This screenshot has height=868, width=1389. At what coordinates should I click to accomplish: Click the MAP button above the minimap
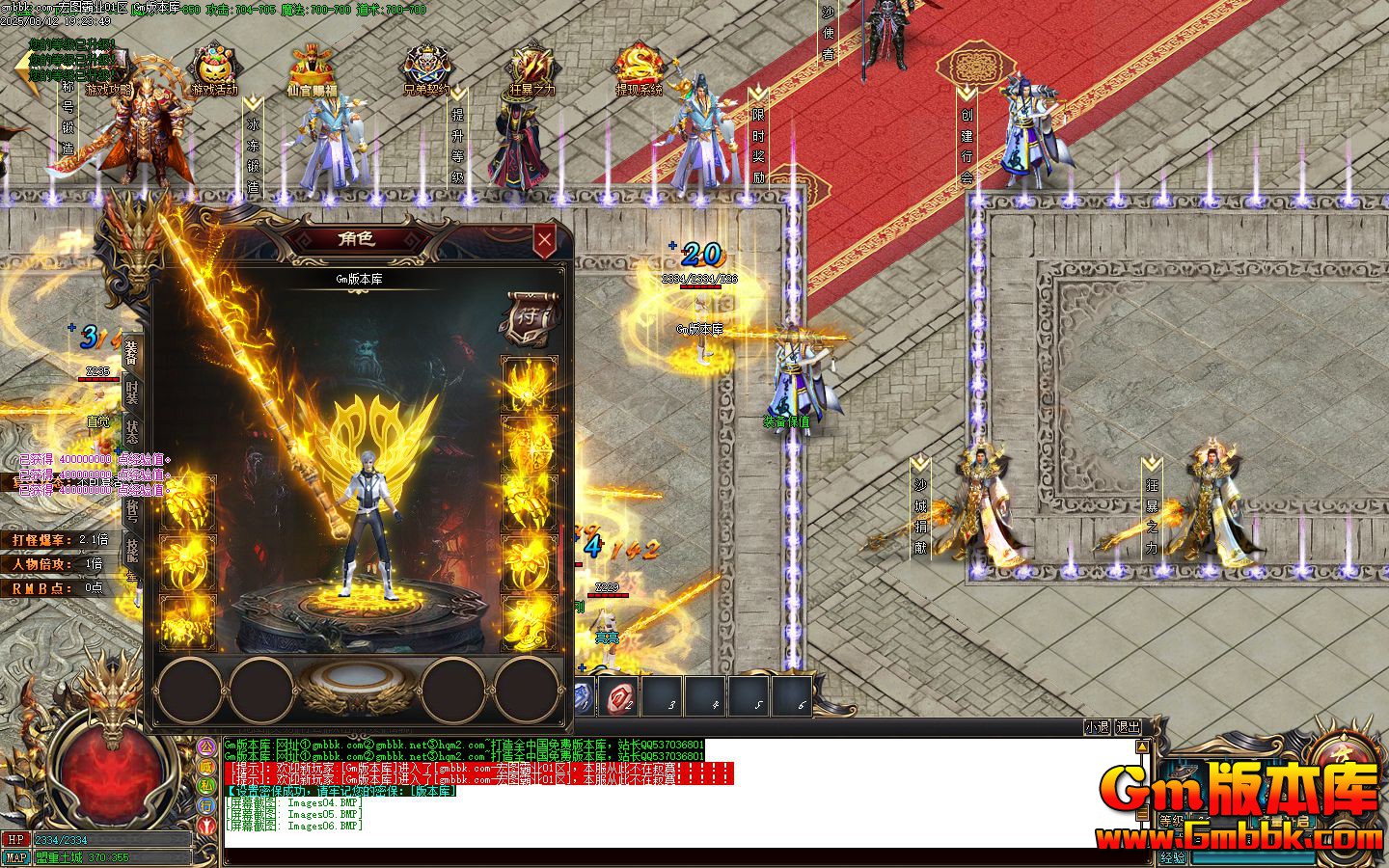coord(16,854)
